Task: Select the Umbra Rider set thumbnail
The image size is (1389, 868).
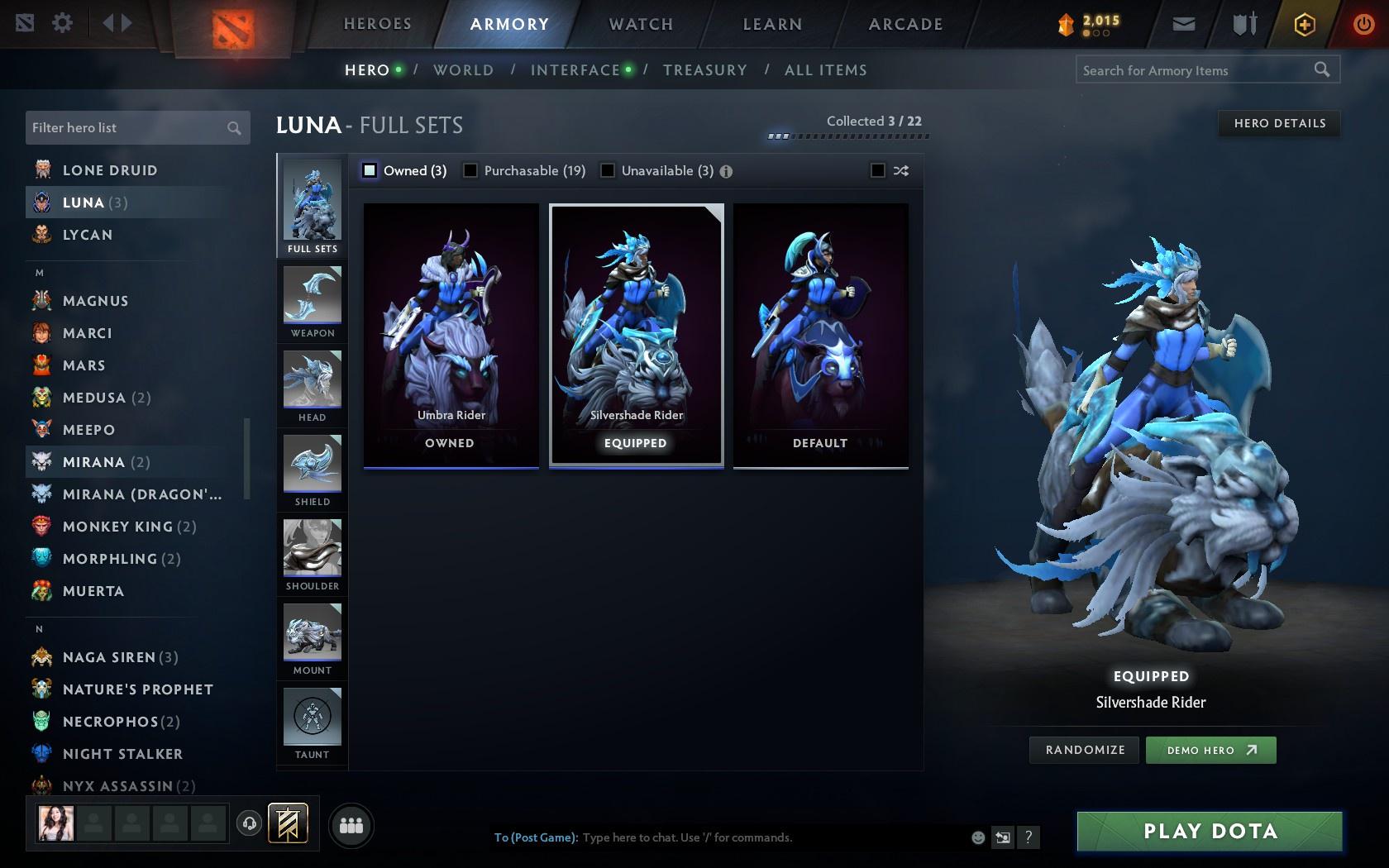Action: pyautogui.click(x=450, y=331)
